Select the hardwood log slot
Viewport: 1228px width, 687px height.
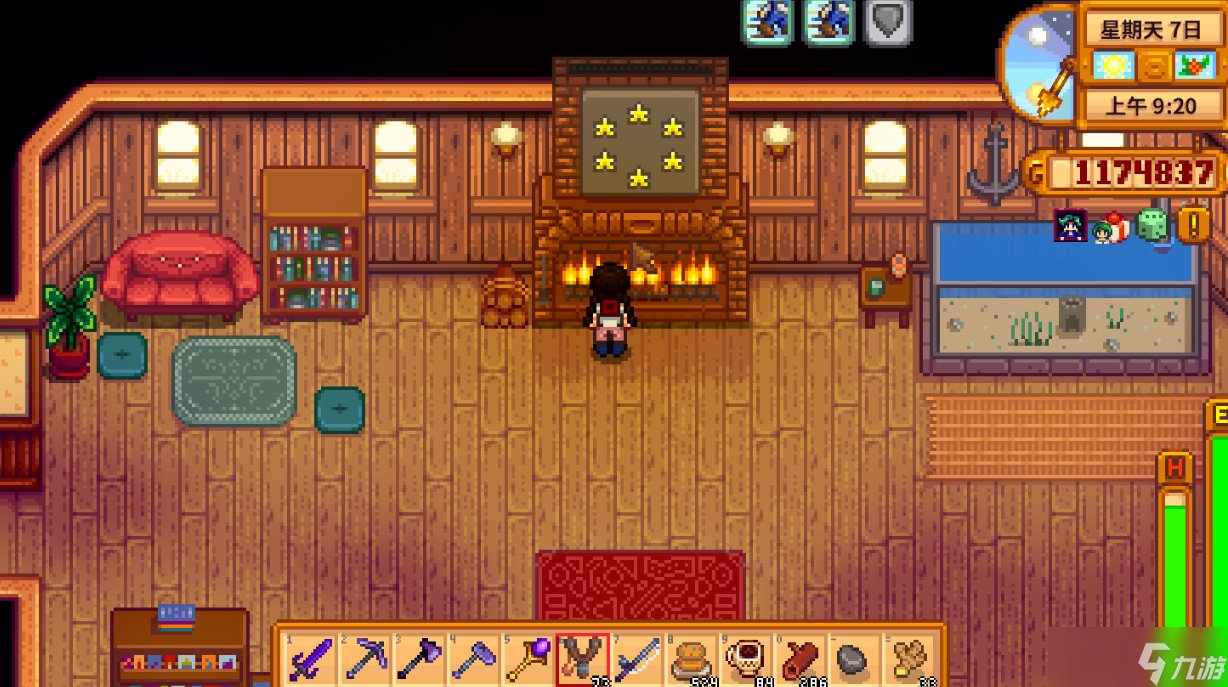(x=800, y=659)
